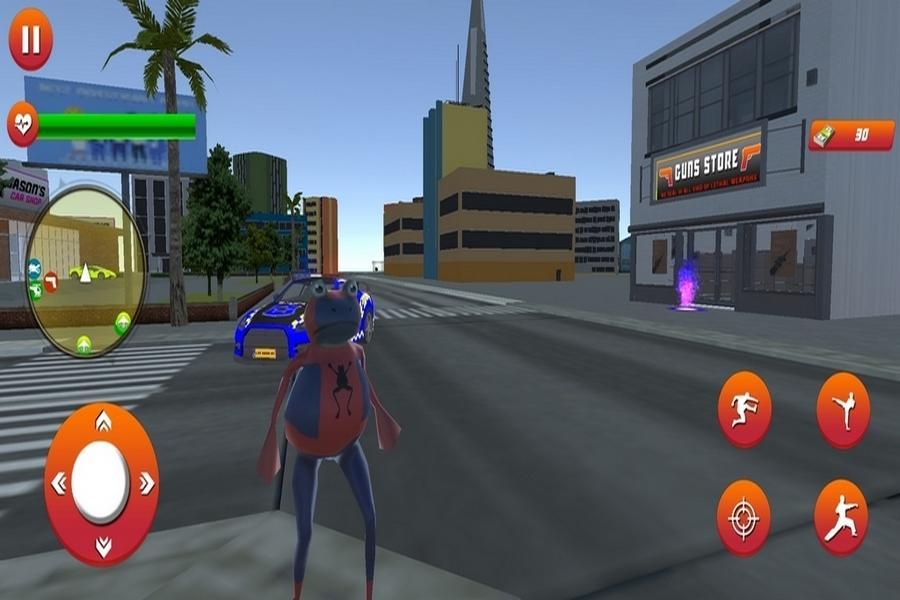The image size is (900, 600).
Task: Use the high kick attack button
Action: coord(843,409)
